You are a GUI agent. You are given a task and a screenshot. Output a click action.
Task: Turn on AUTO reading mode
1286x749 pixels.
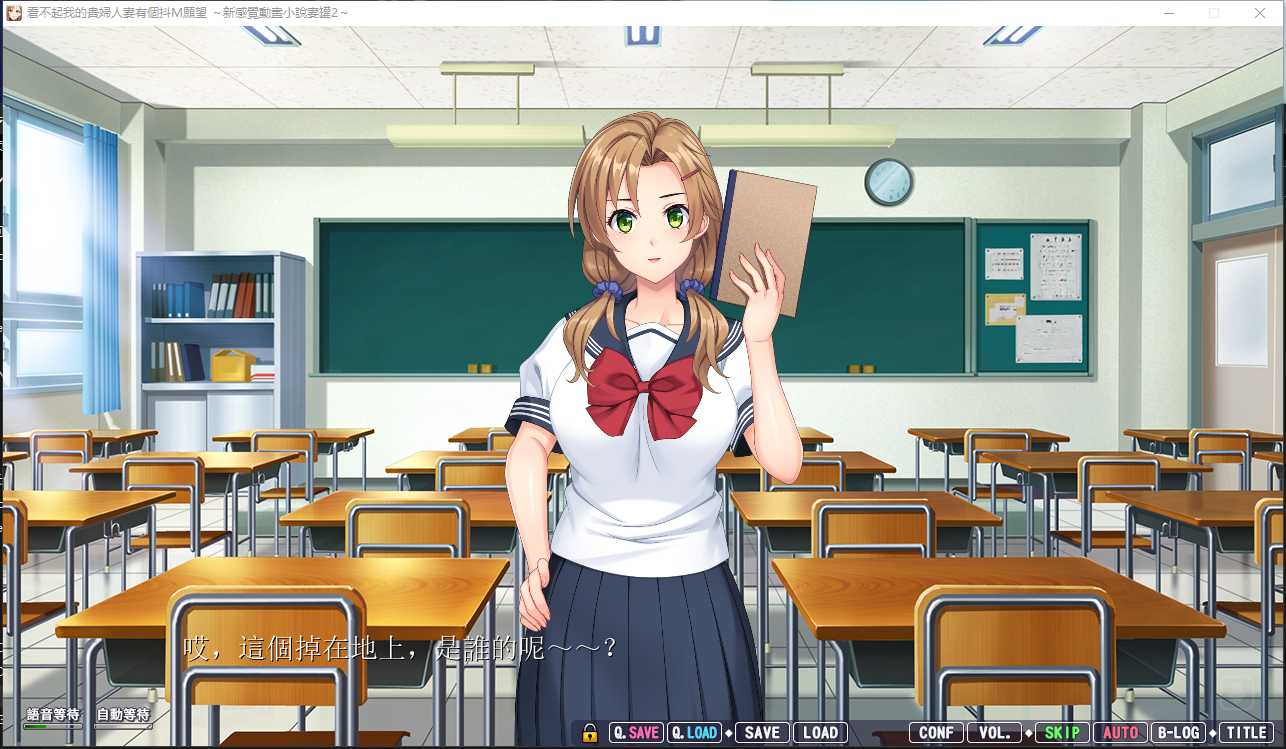[x=1120, y=732]
